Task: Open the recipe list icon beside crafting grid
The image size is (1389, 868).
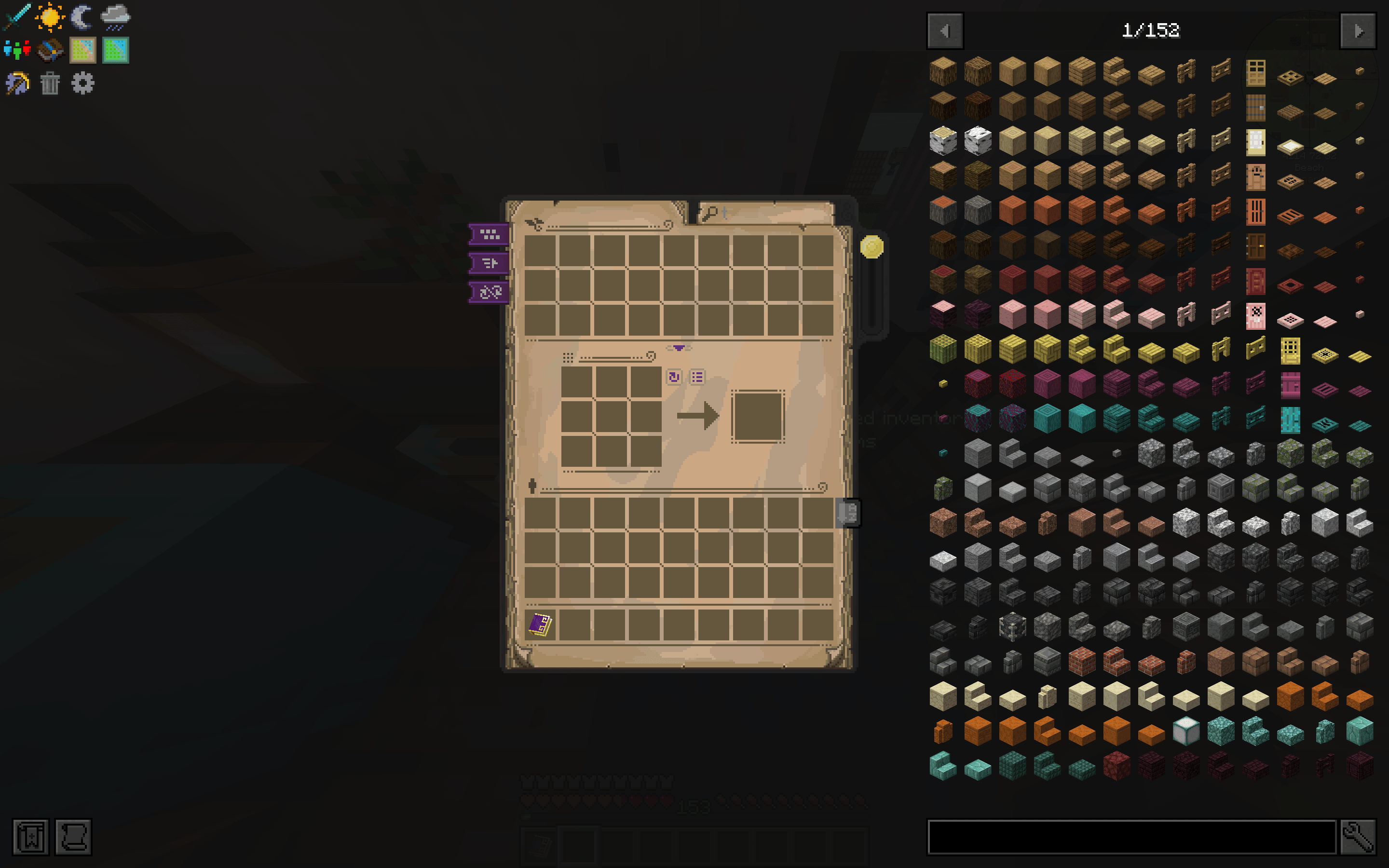Action: tap(697, 378)
